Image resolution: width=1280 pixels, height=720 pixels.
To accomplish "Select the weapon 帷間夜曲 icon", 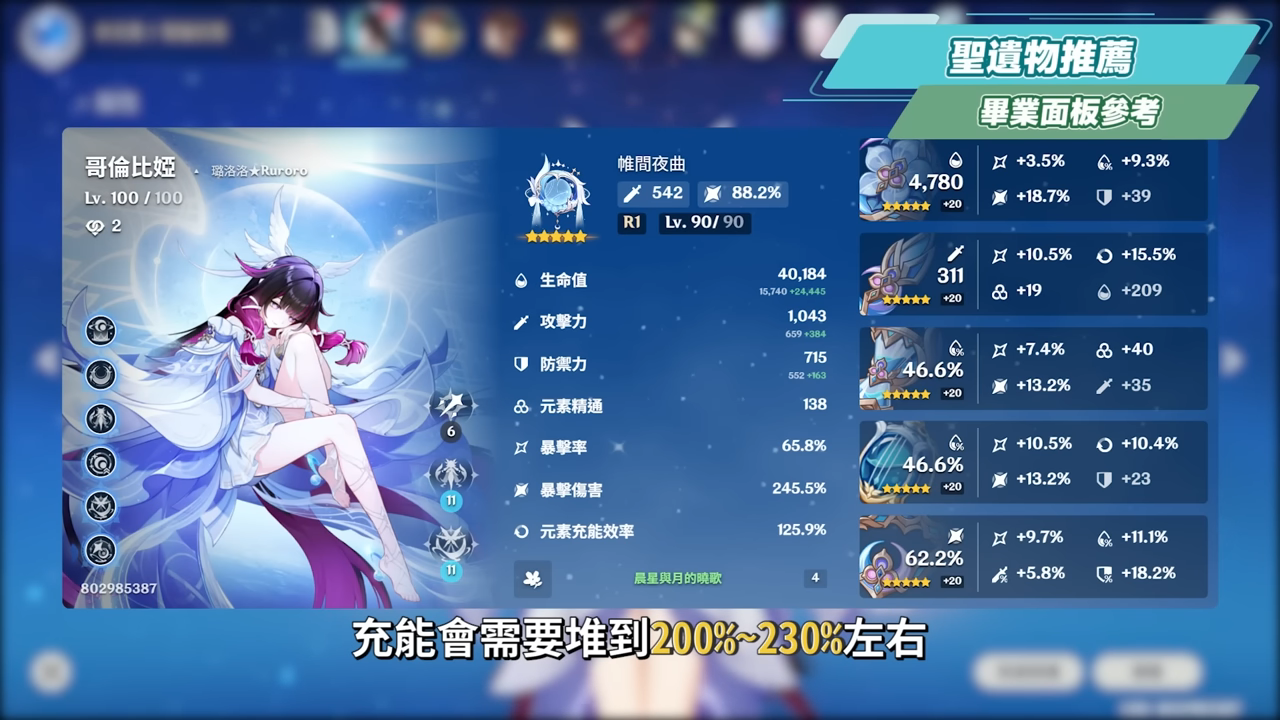I will [x=555, y=191].
